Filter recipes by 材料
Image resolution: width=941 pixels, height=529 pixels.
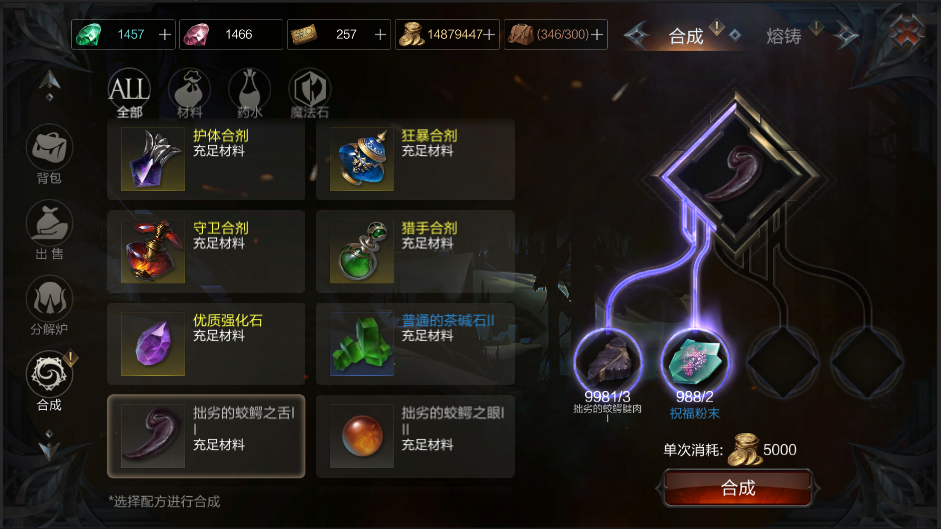click(189, 91)
